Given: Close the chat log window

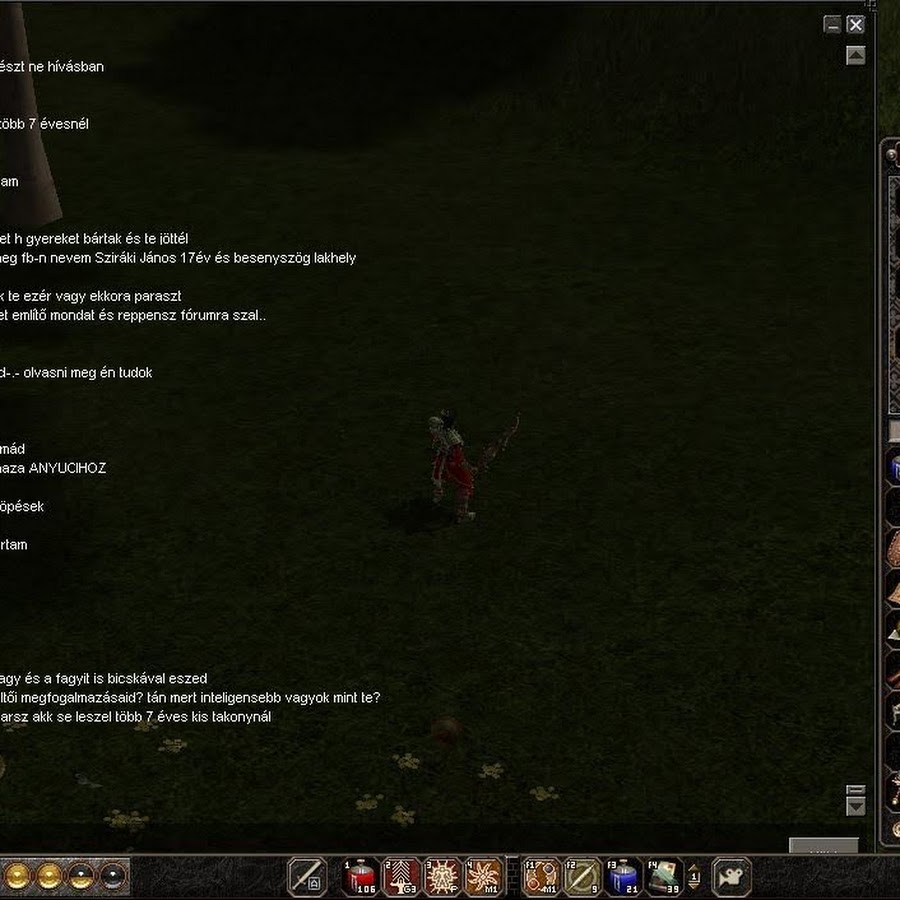Looking at the screenshot, I should tap(855, 25).
